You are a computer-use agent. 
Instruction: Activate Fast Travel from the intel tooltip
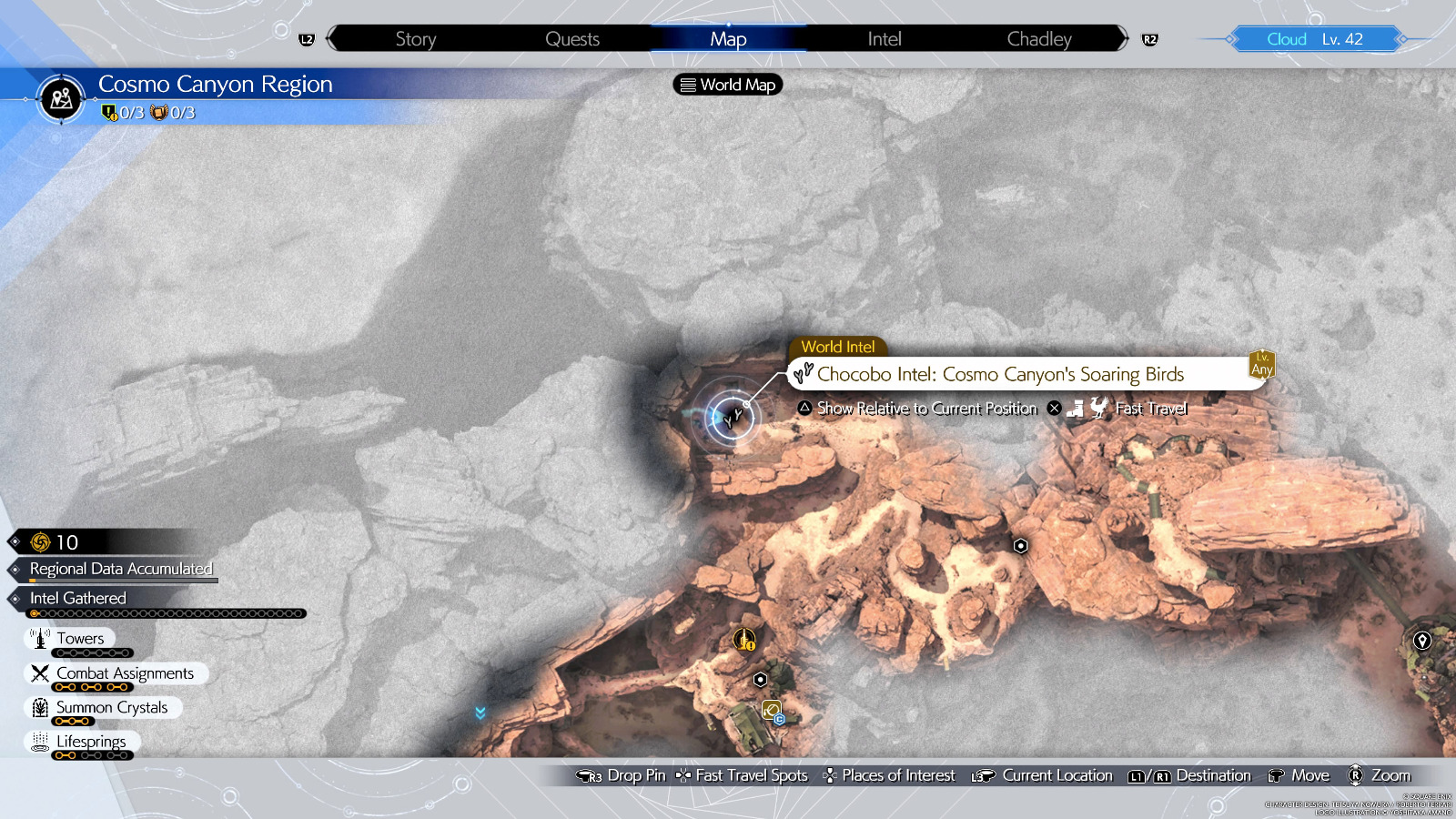click(x=1151, y=409)
